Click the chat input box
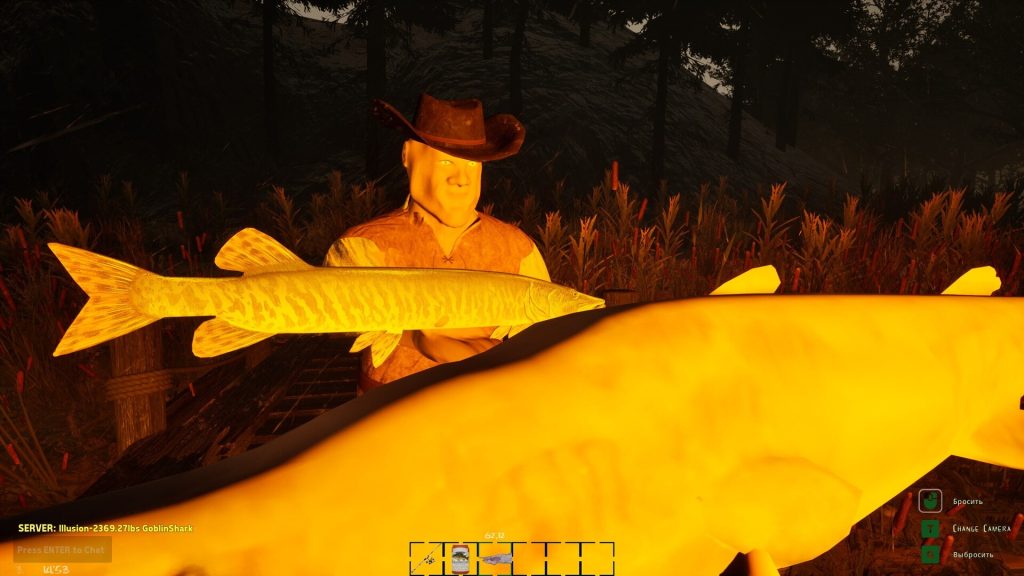This screenshot has height=576, width=1024. click(x=62, y=549)
